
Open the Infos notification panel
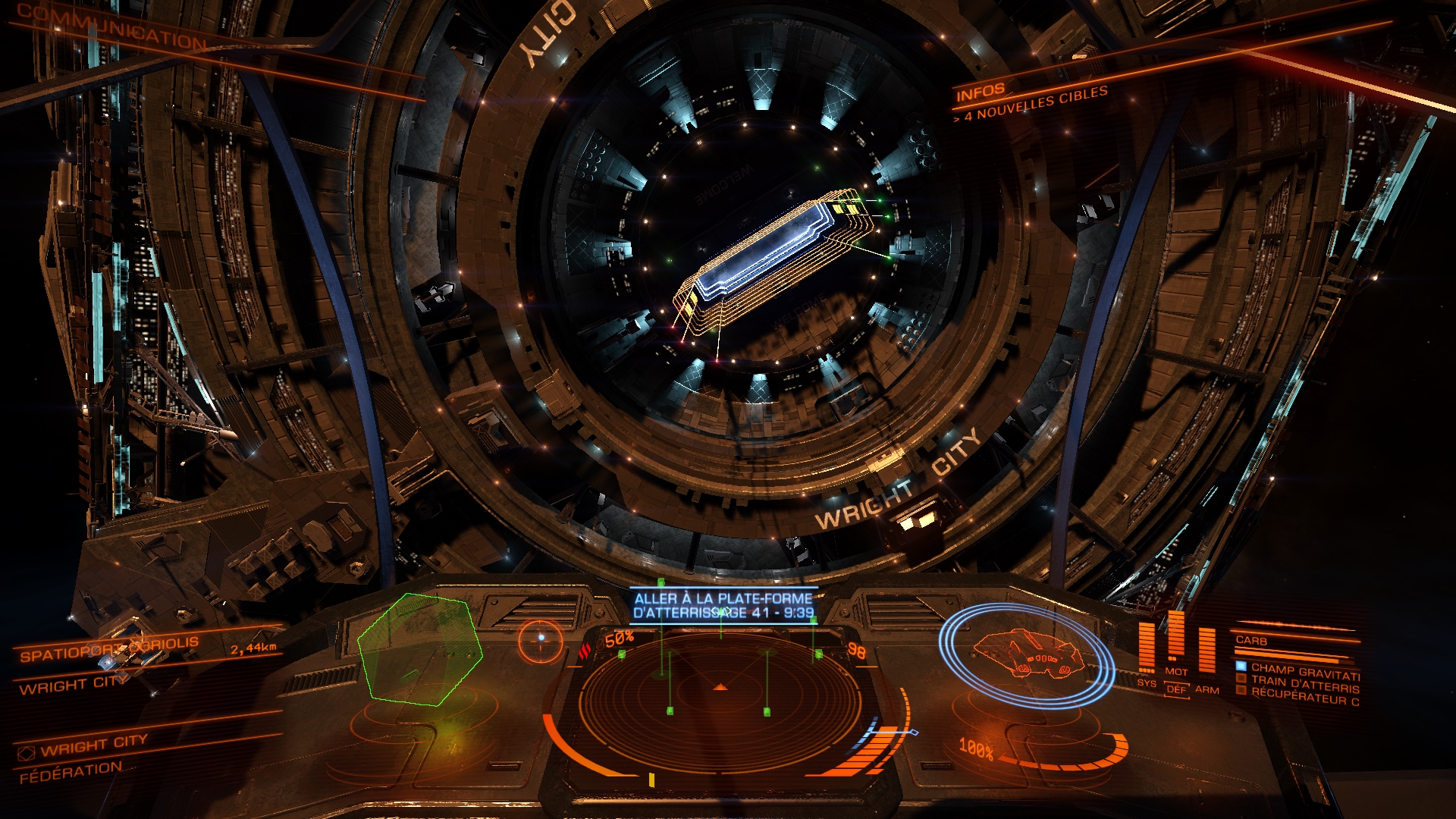point(980,93)
